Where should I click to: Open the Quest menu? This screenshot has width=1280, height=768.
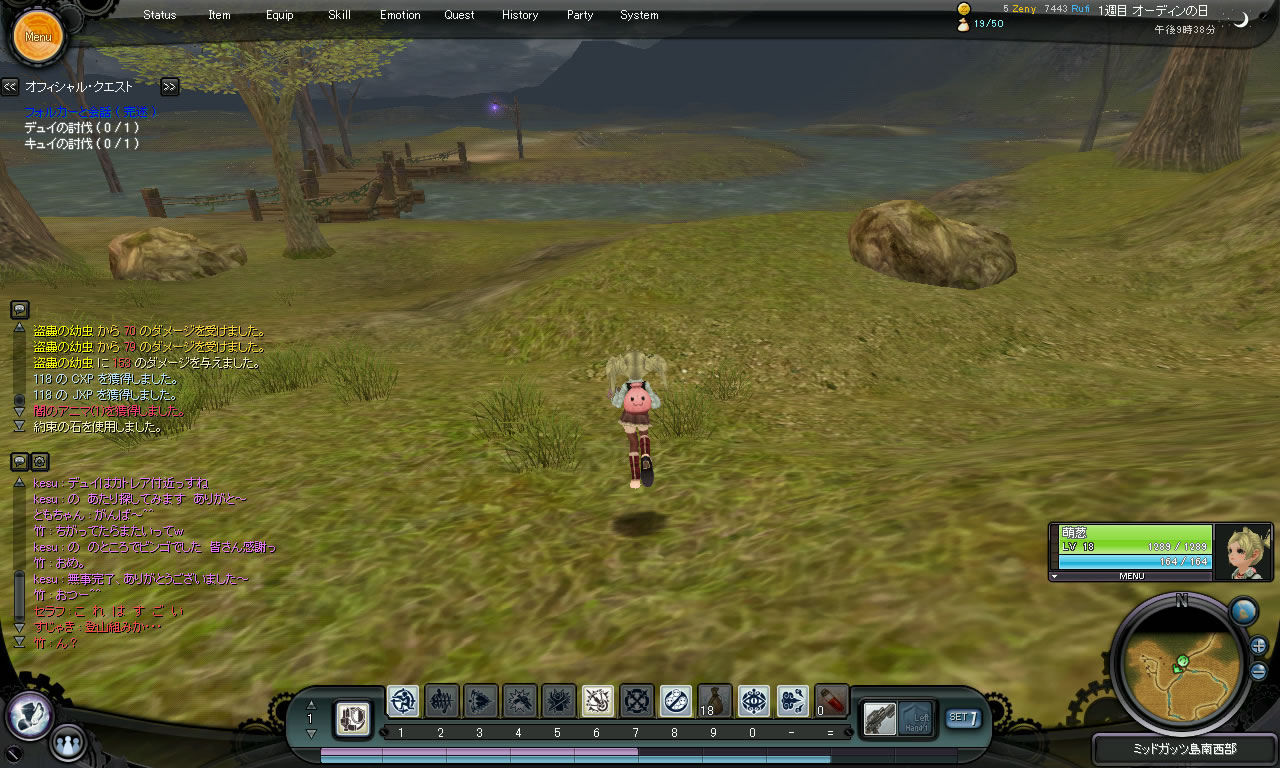459,15
